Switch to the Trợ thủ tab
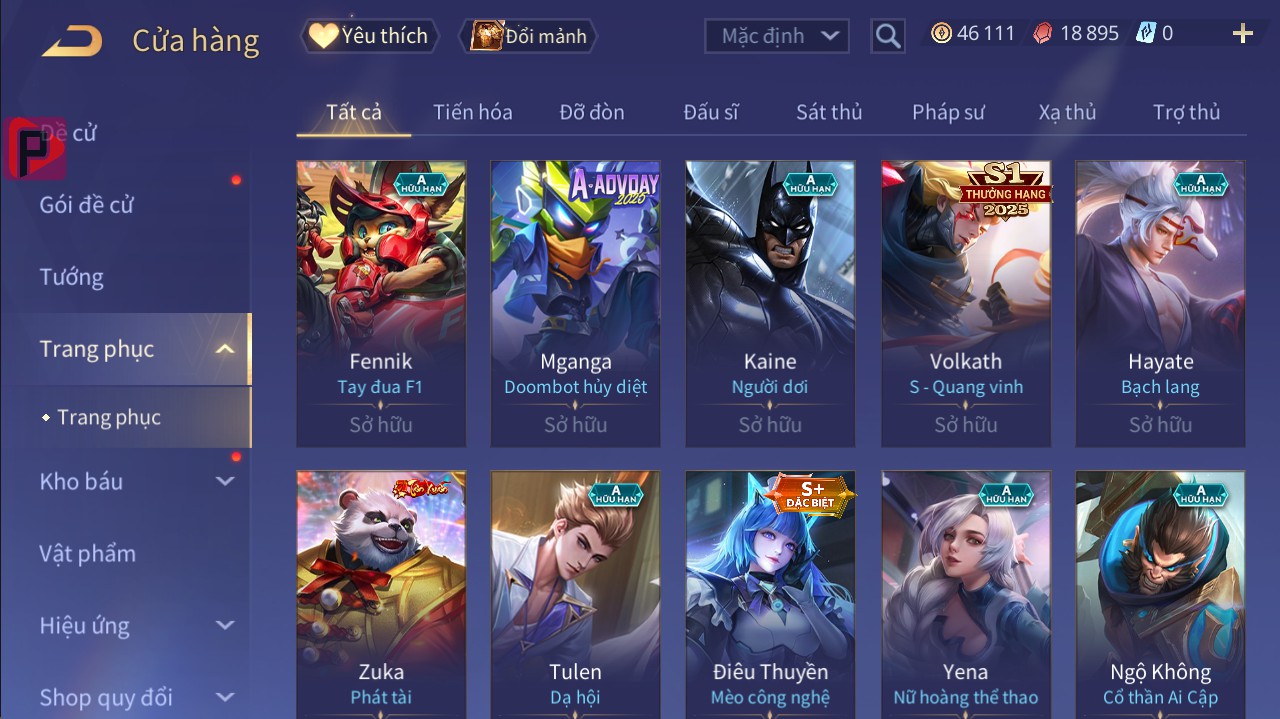Viewport: 1280px width, 719px height. point(1186,112)
